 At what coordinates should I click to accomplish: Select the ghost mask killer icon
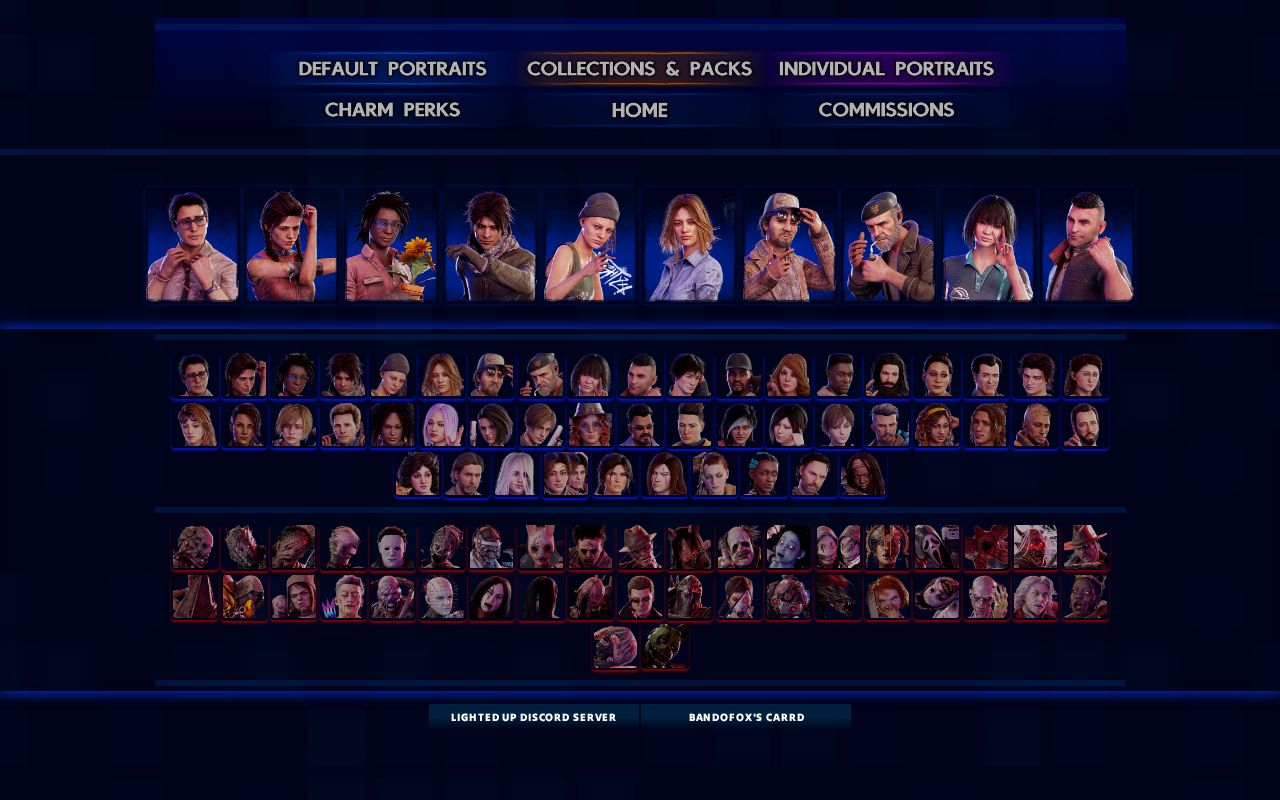pos(937,547)
